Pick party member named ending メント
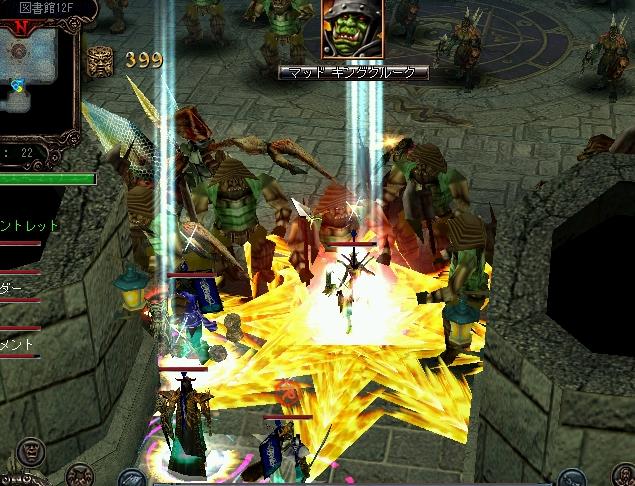 [18, 343]
